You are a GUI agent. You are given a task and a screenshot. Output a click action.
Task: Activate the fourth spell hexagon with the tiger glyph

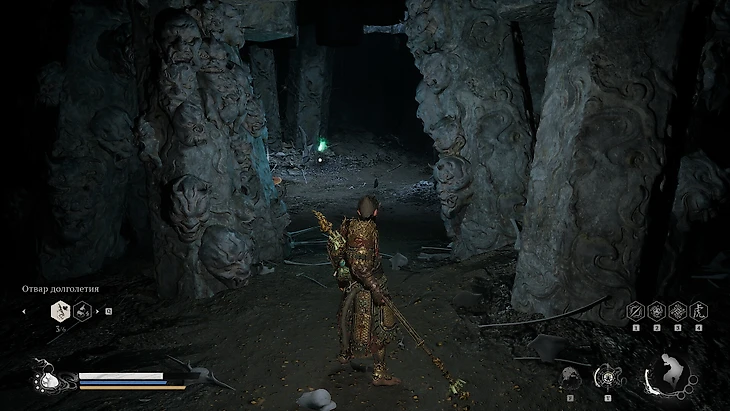697,311
